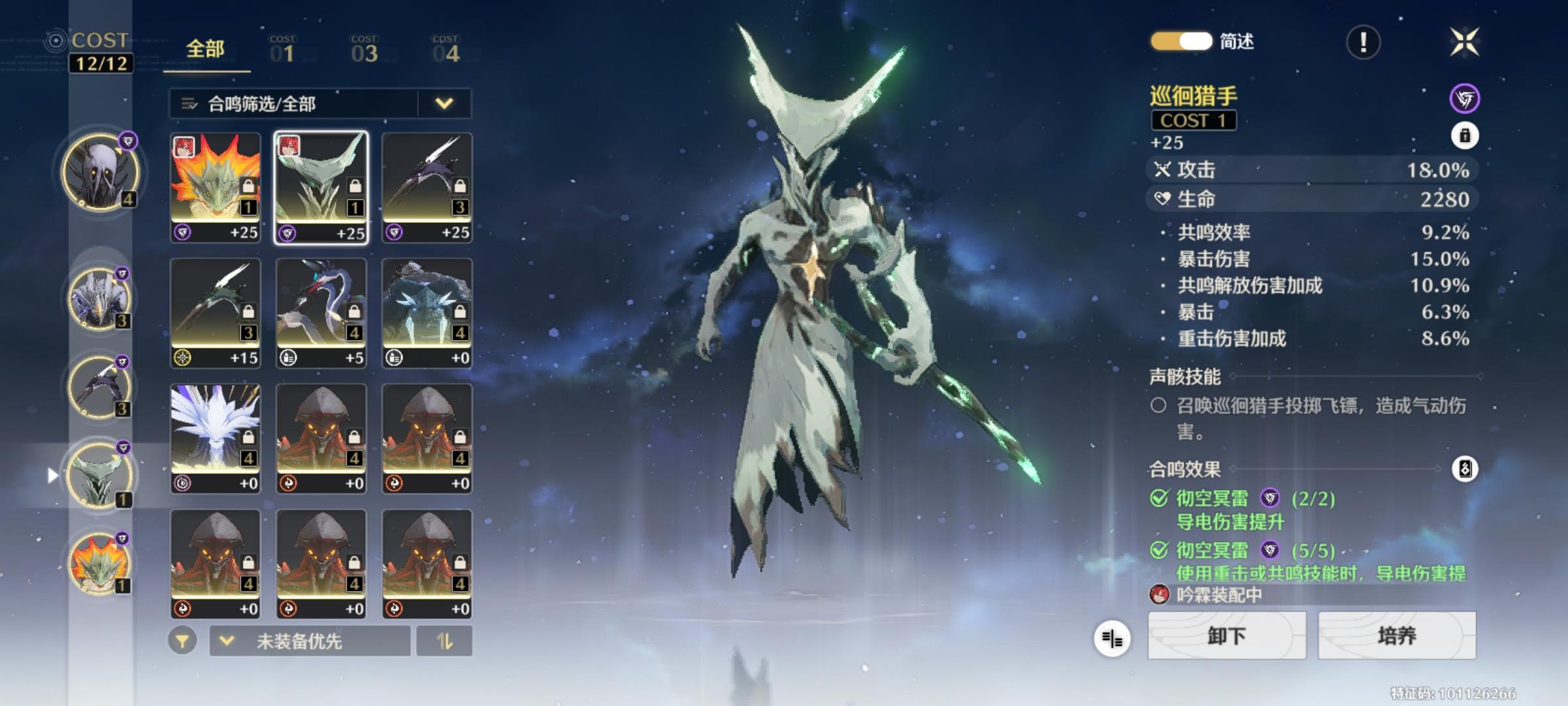The height and width of the screenshot is (706, 1568).
Task: Select the fiery green lizard echo card
Action: click(x=216, y=188)
